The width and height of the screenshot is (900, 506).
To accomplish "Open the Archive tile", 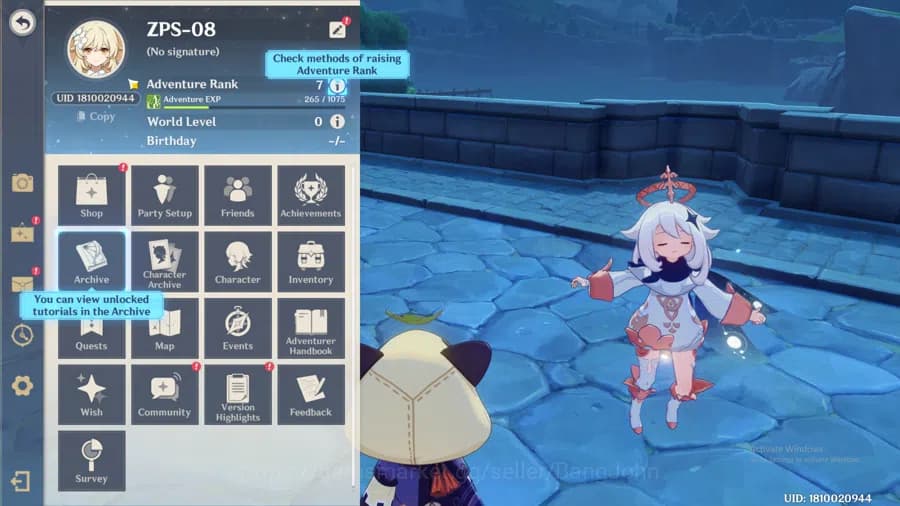I will [x=92, y=261].
